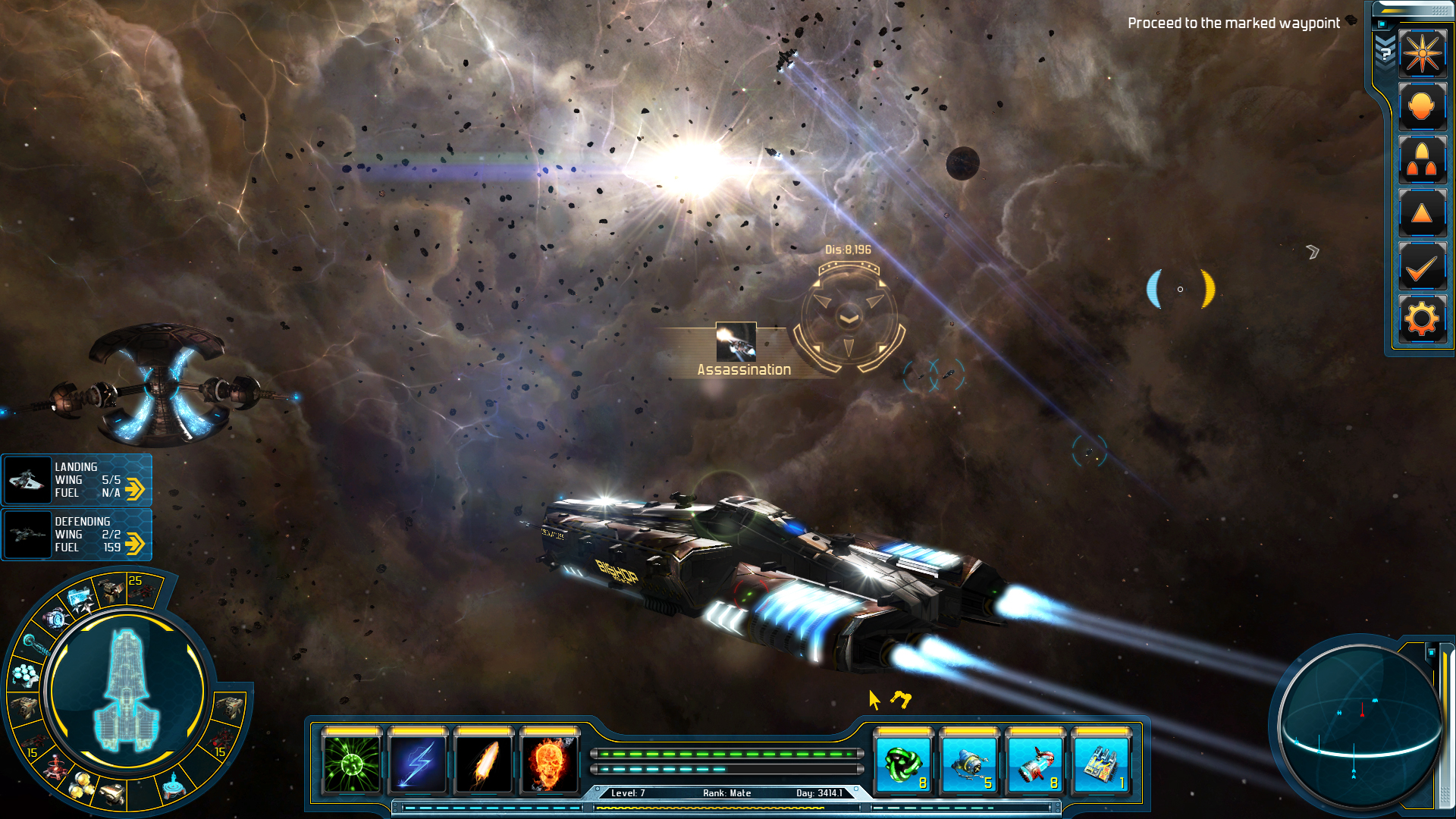Select the shield icon below the character icon
The width and height of the screenshot is (1456, 819).
[1423, 159]
